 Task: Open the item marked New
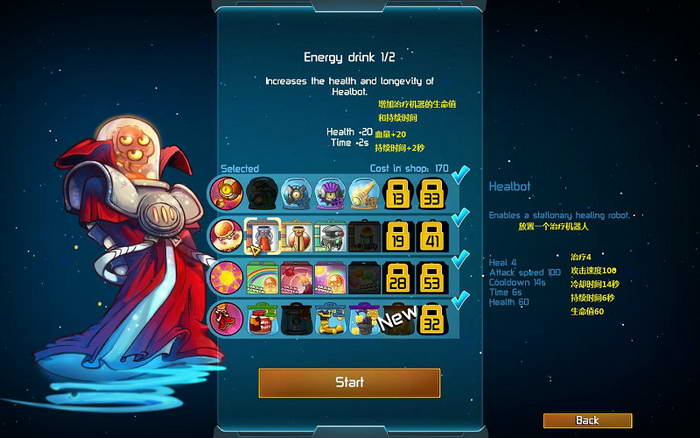pos(394,319)
